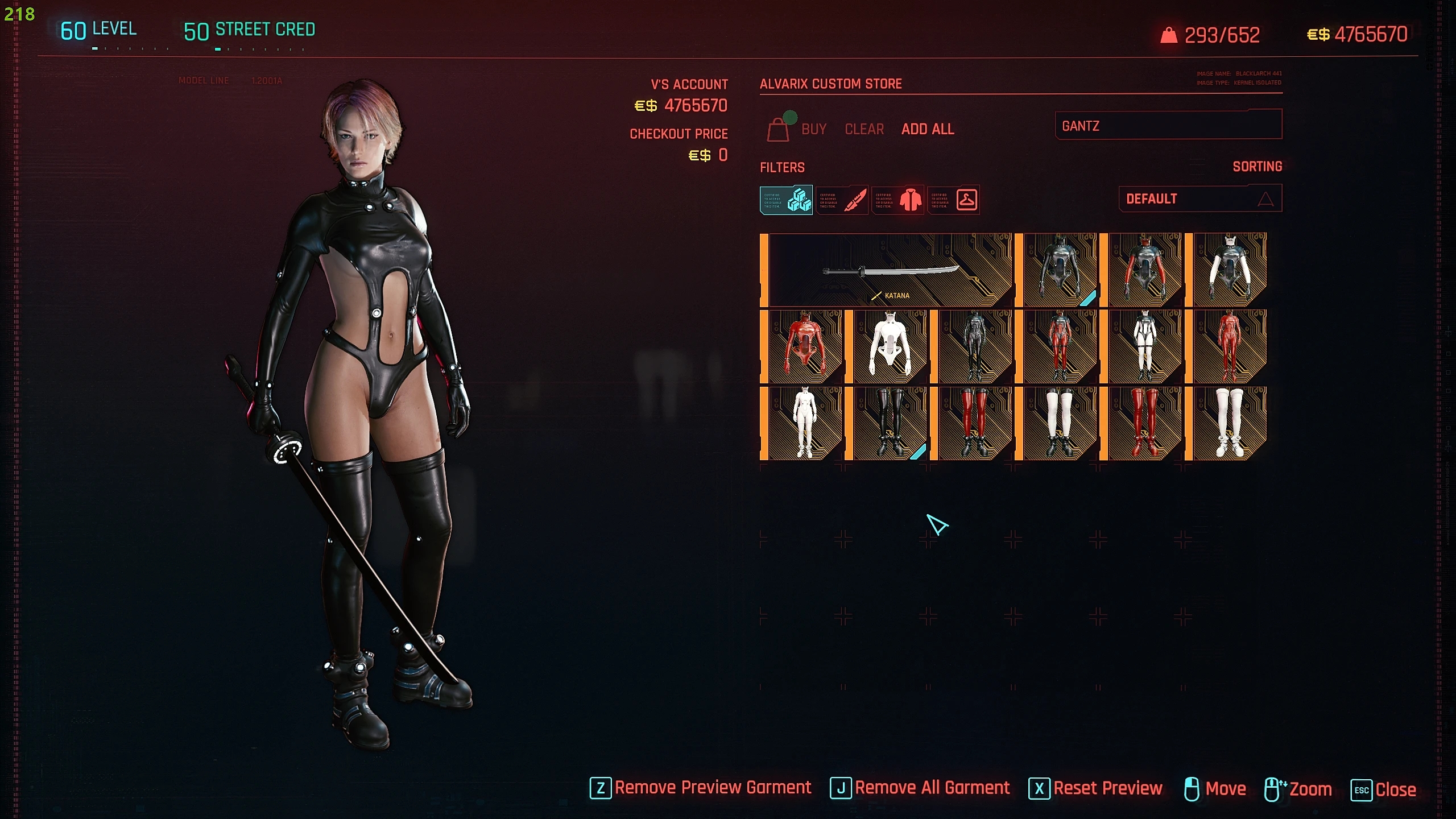Choose ADD ALL to add every item

(x=928, y=130)
